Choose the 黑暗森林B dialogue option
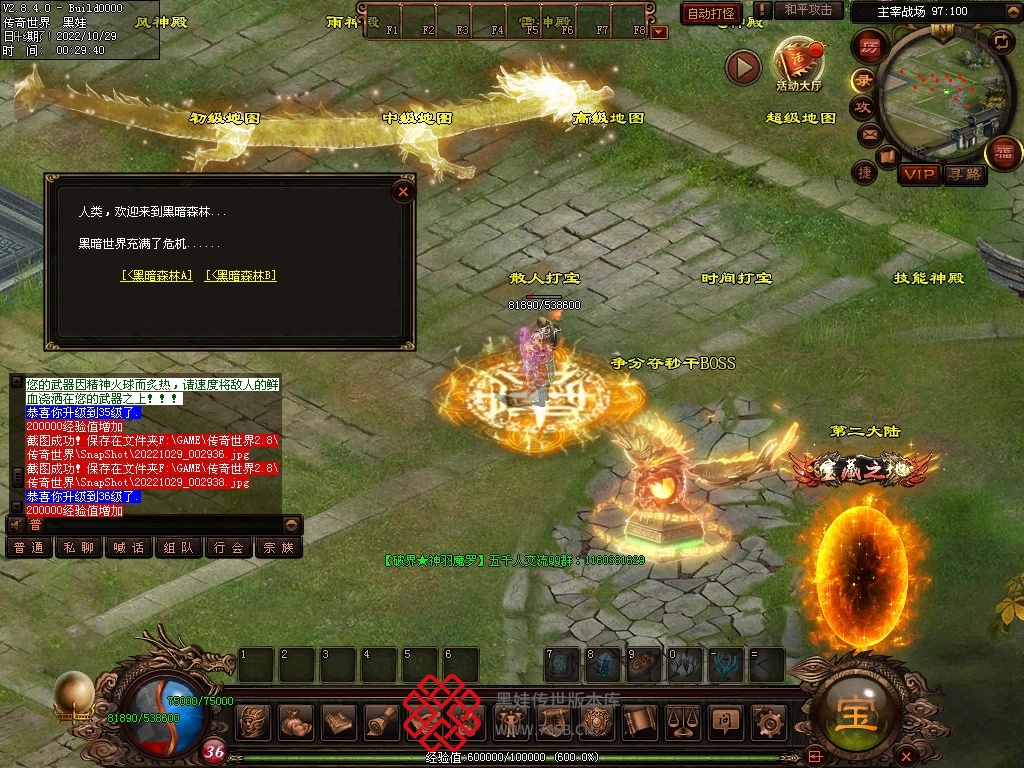This screenshot has height=768, width=1024. tap(241, 276)
